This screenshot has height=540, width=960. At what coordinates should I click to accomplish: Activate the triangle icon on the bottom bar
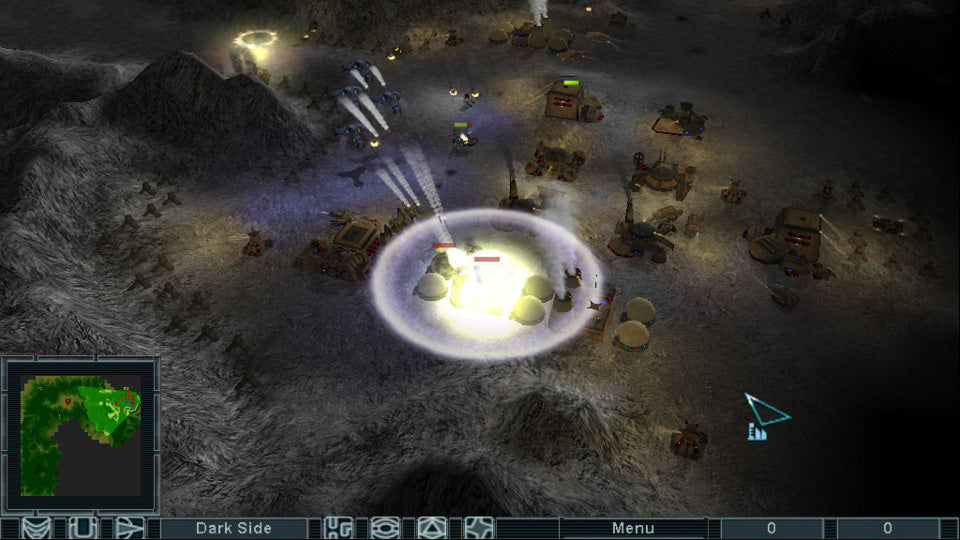click(431, 528)
